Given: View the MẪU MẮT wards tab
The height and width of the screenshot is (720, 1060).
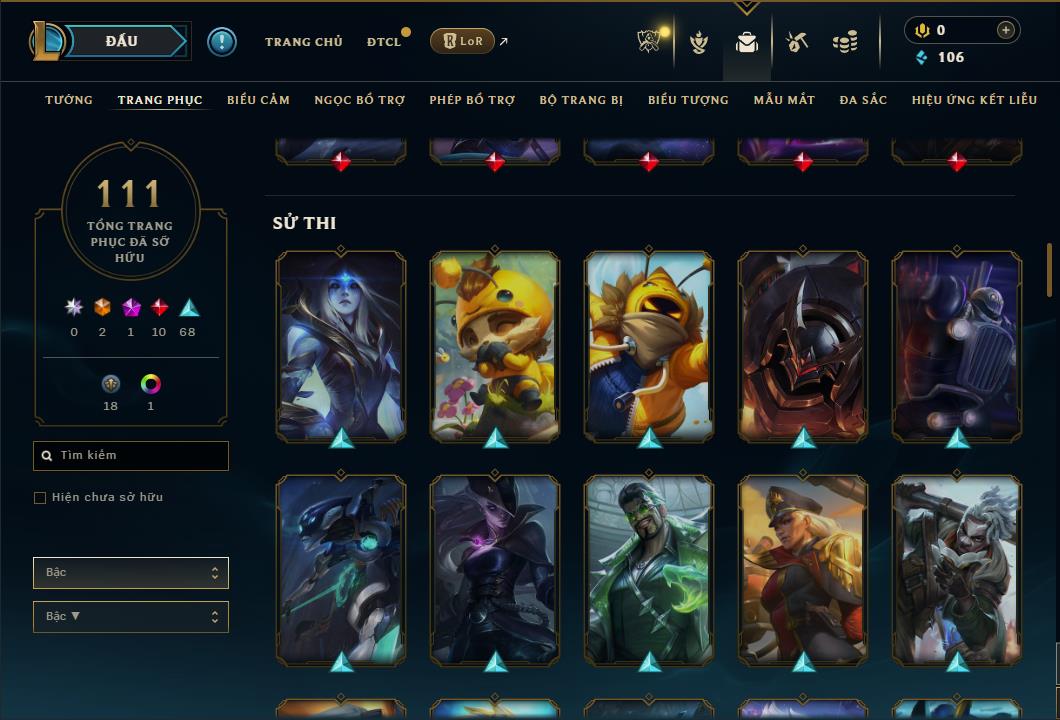Looking at the screenshot, I should click(x=784, y=100).
